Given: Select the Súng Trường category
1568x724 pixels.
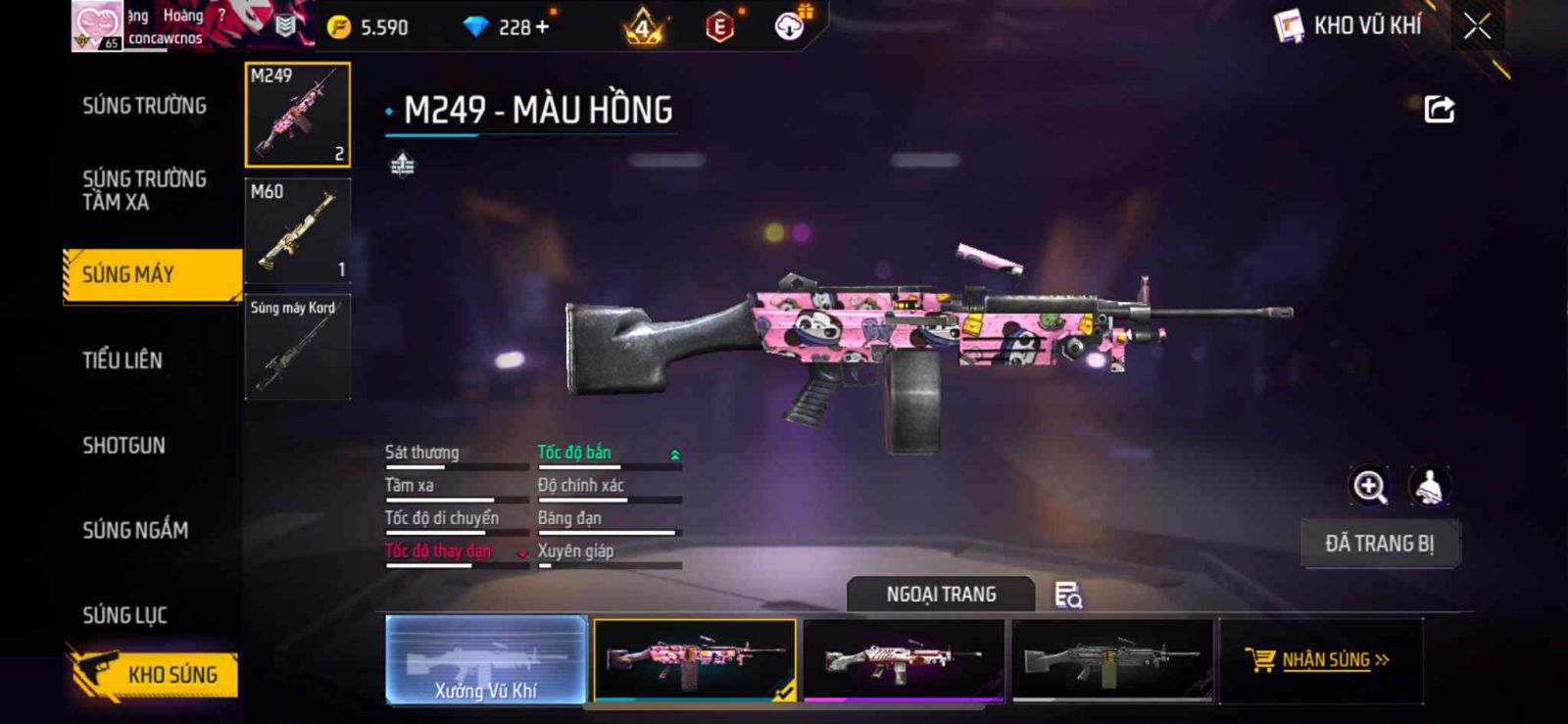Looking at the screenshot, I should tap(144, 106).
